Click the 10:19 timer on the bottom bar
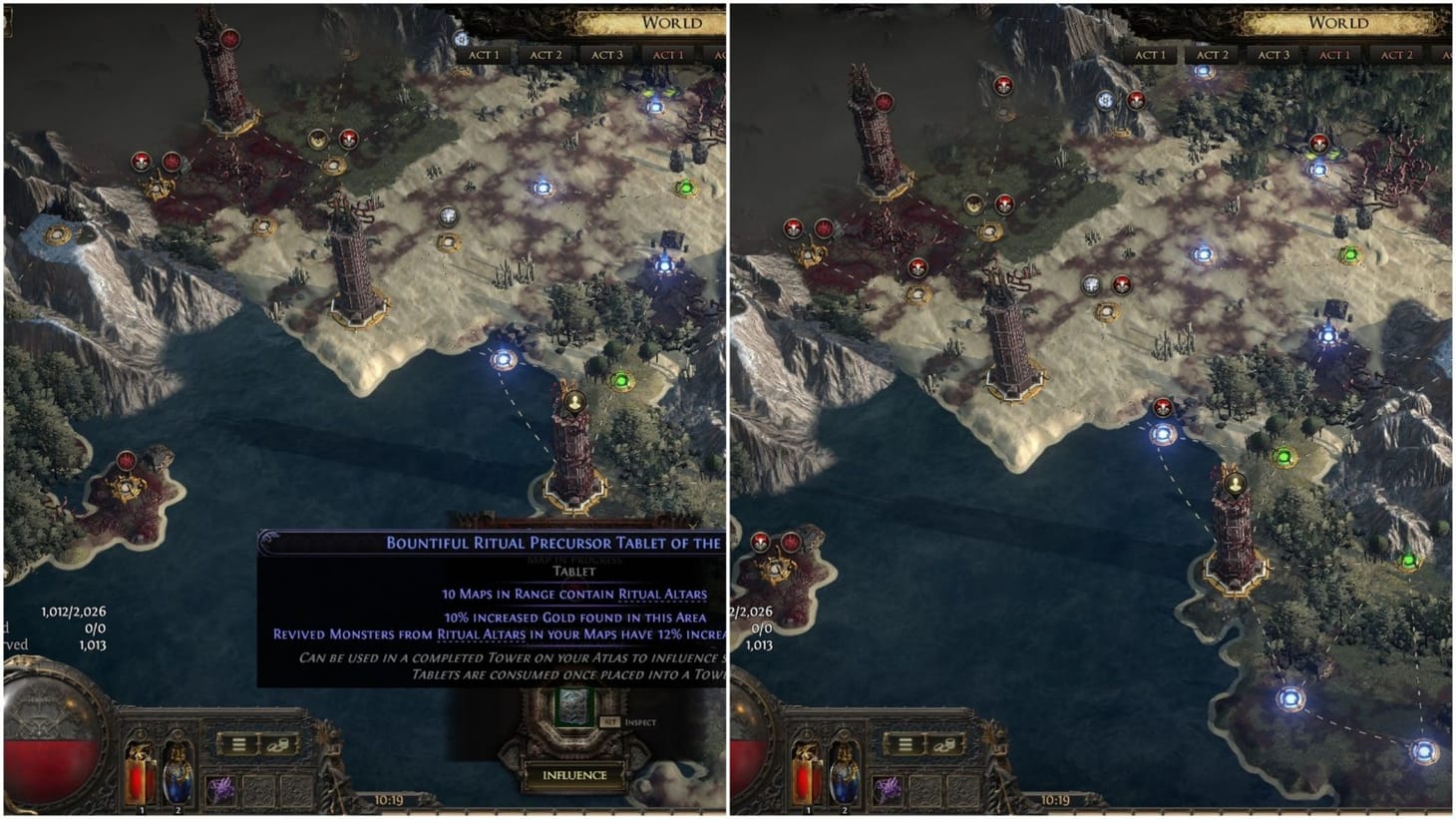 point(388,798)
